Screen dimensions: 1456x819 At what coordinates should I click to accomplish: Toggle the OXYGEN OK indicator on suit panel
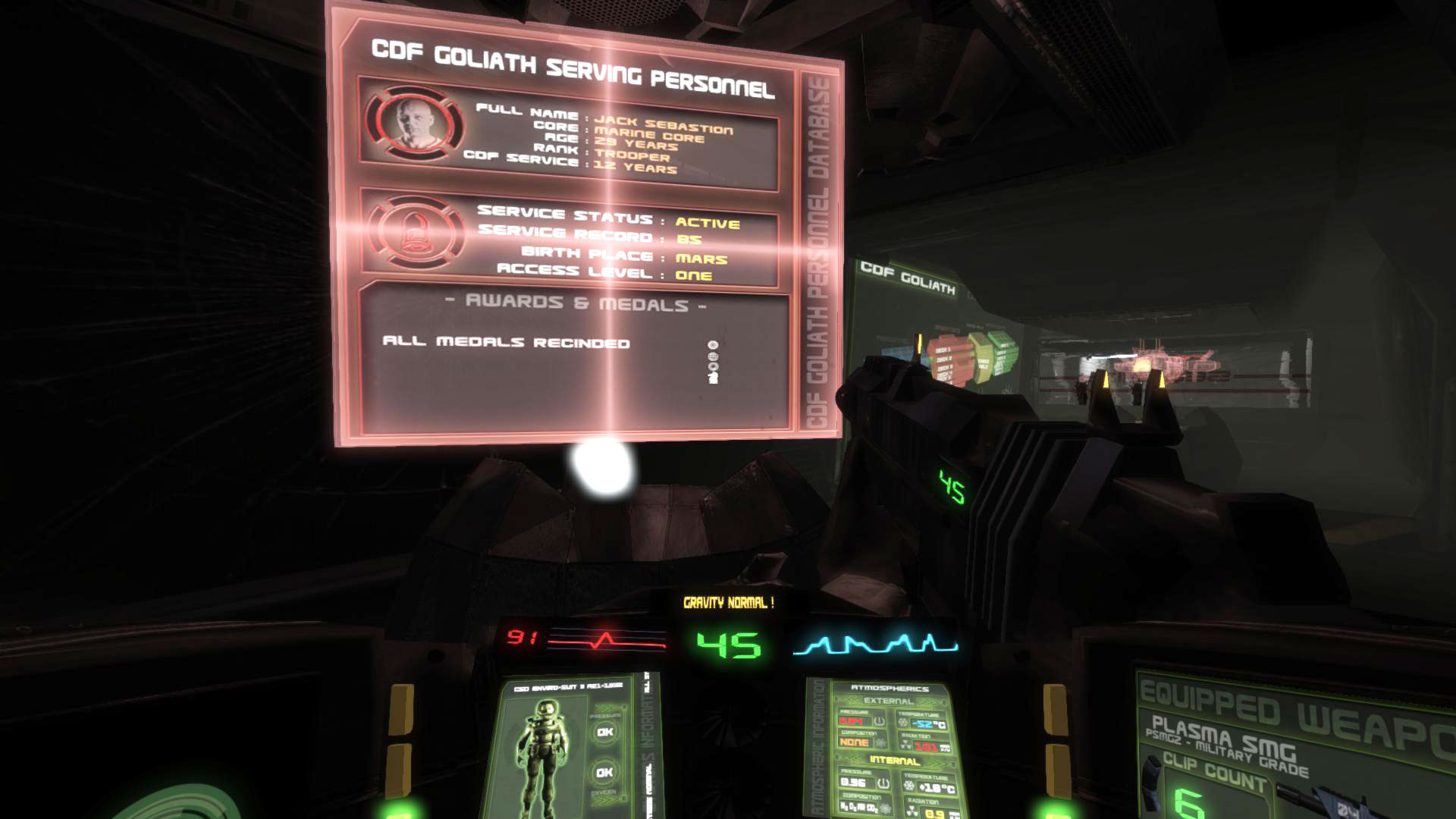click(x=605, y=772)
